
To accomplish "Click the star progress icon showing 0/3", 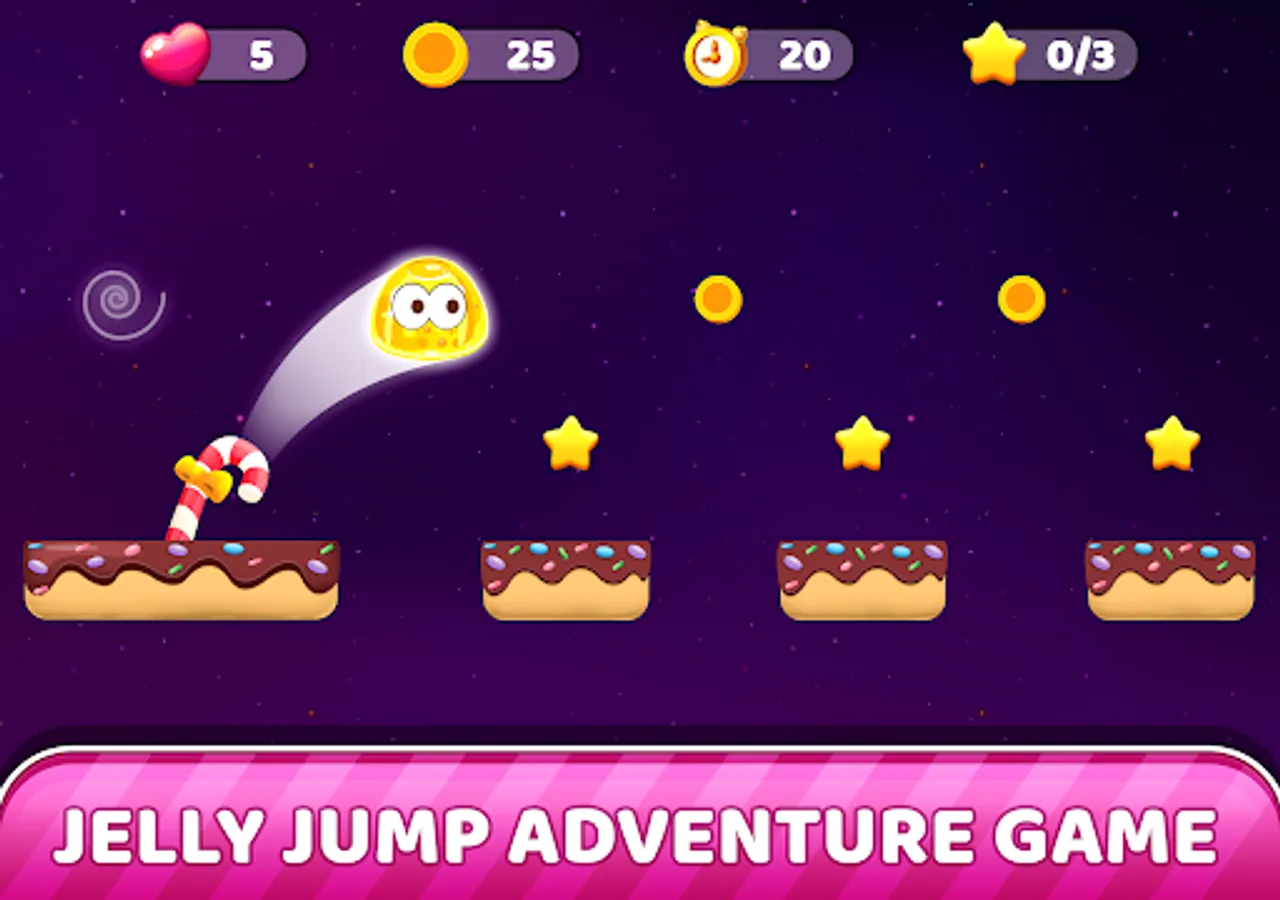I will coord(997,57).
